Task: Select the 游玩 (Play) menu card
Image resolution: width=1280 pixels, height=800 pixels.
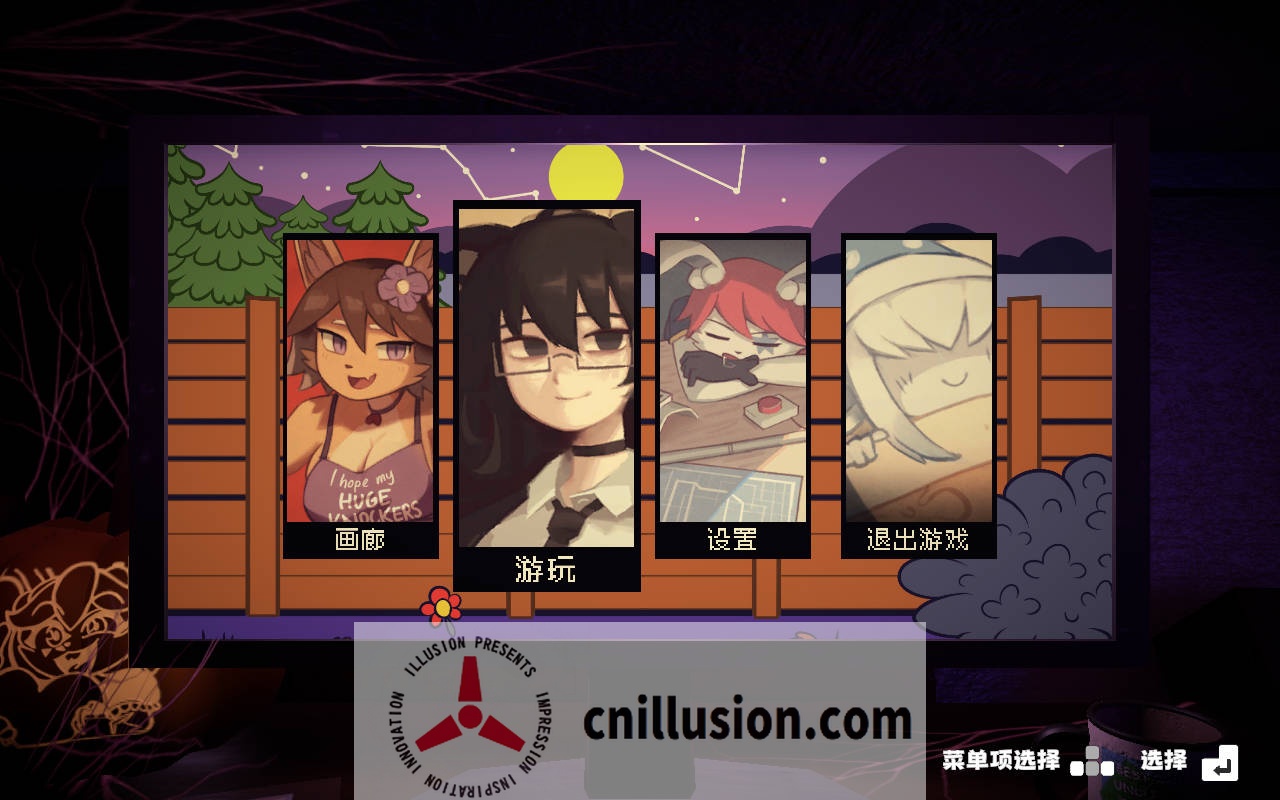Action: [547, 390]
